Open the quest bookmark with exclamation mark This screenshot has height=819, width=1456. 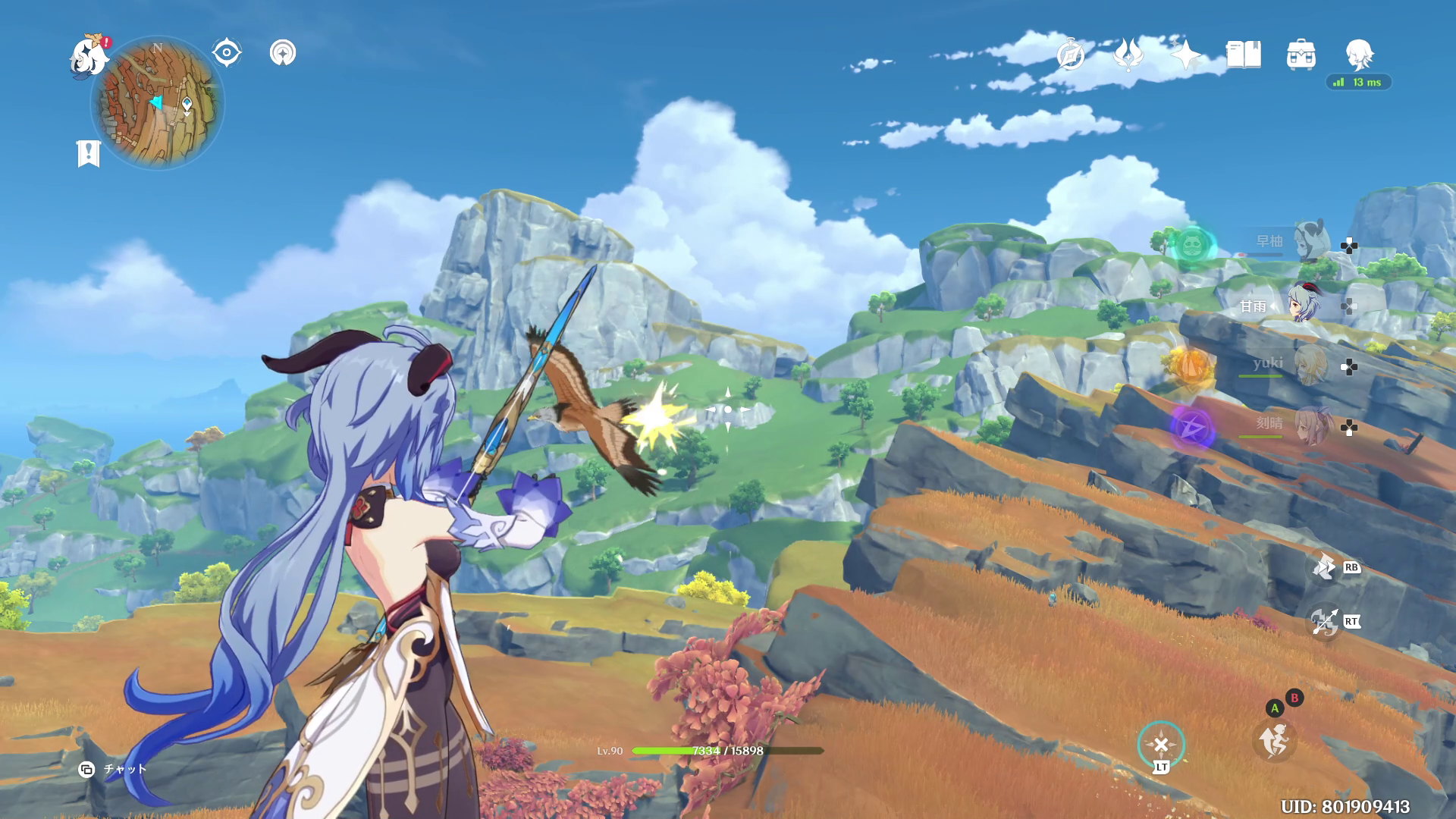pyautogui.click(x=89, y=153)
